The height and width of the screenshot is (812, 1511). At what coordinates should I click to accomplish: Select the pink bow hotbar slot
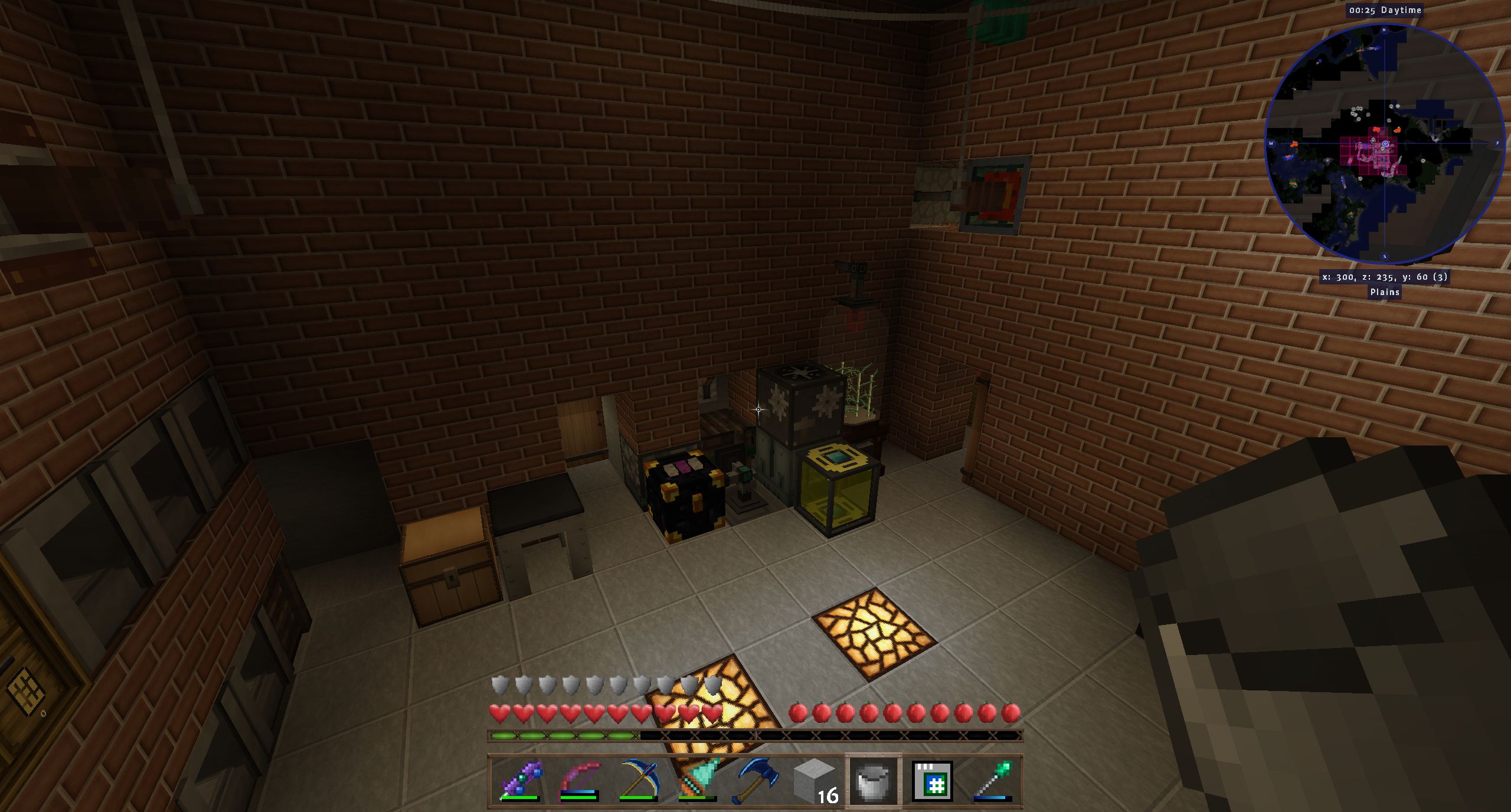[579, 781]
